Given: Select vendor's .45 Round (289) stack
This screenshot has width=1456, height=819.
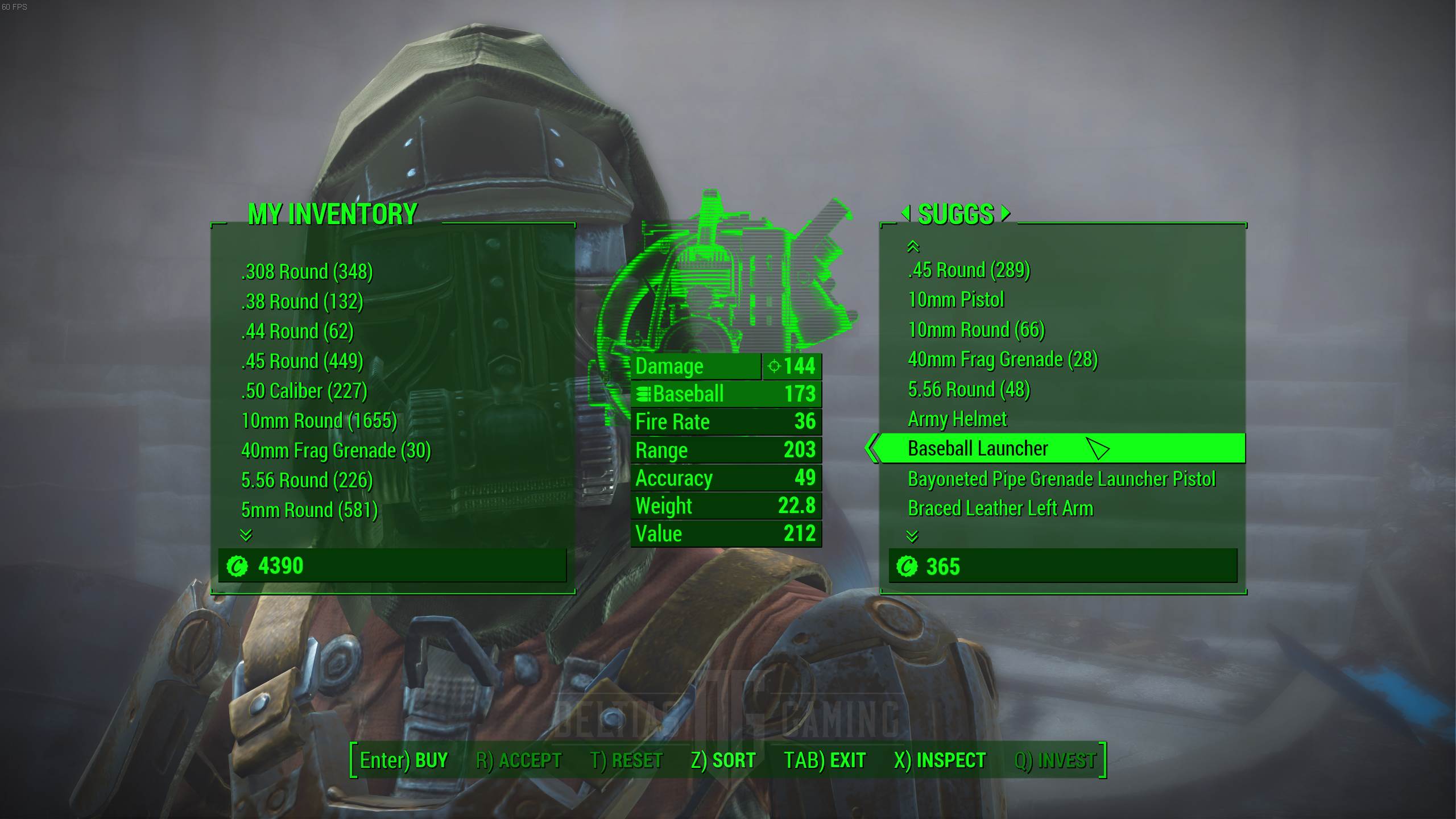Looking at the screenshot, I should click(969, 270).
